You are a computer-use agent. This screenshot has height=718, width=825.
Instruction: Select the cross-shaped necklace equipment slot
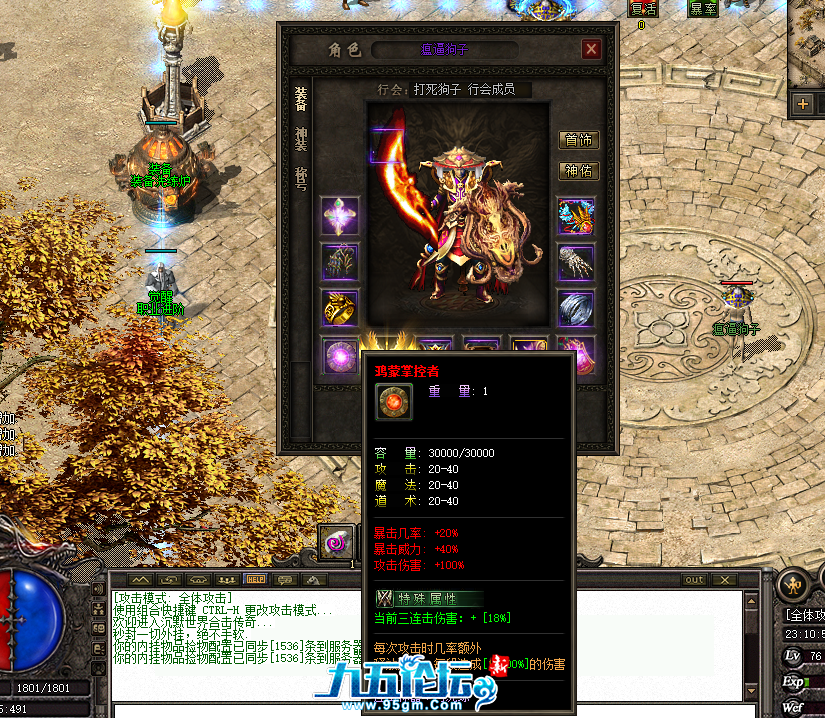(339, 215)
